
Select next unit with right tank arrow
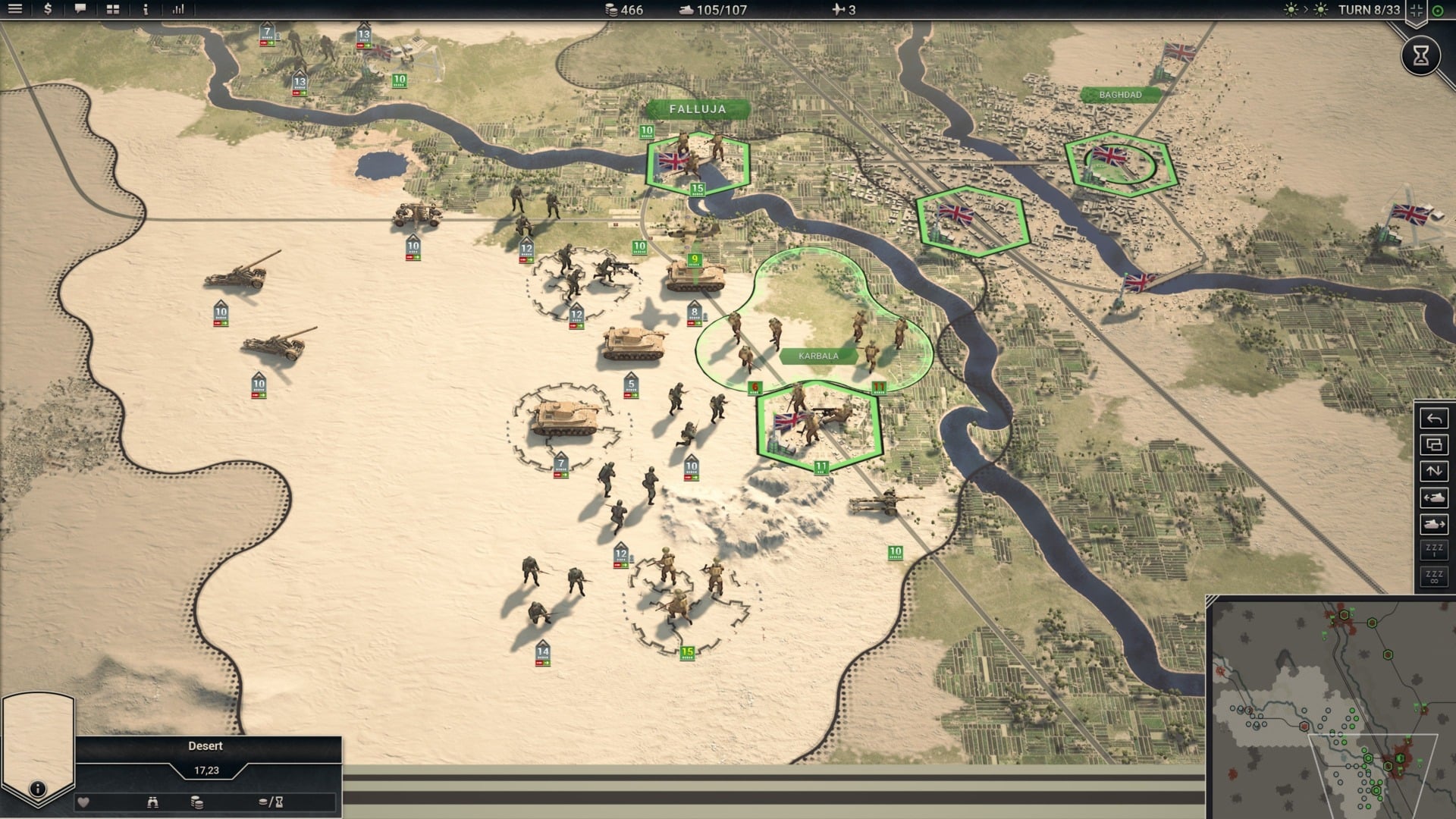(x=1434, y=524)
